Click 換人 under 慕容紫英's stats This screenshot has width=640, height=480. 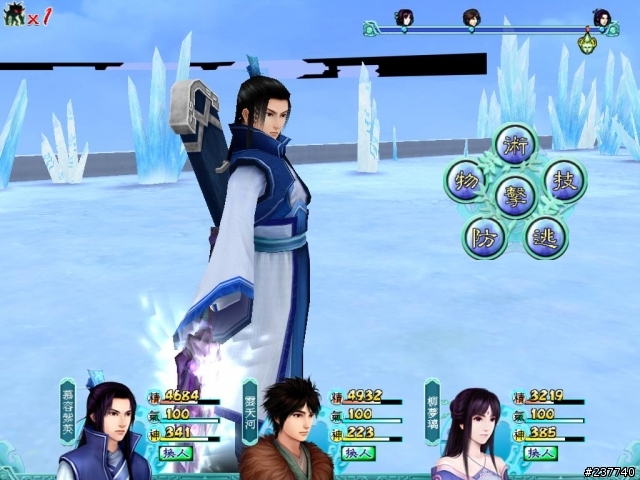pos(175,453)
